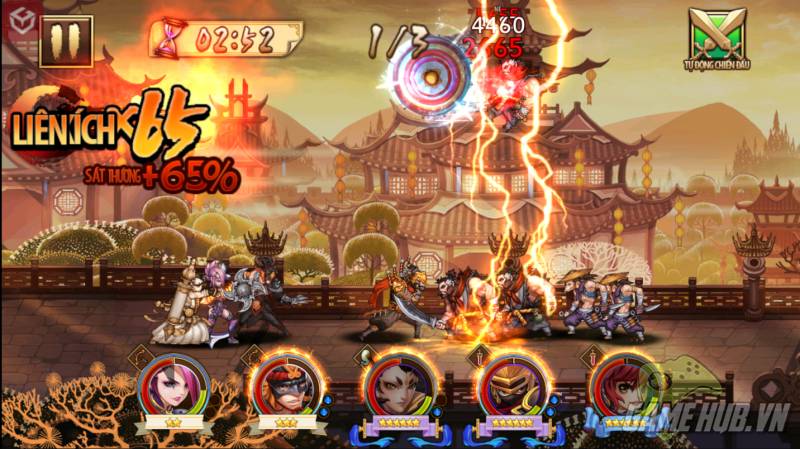
Task: Pause the battle with the pause button
Action: 66,40
